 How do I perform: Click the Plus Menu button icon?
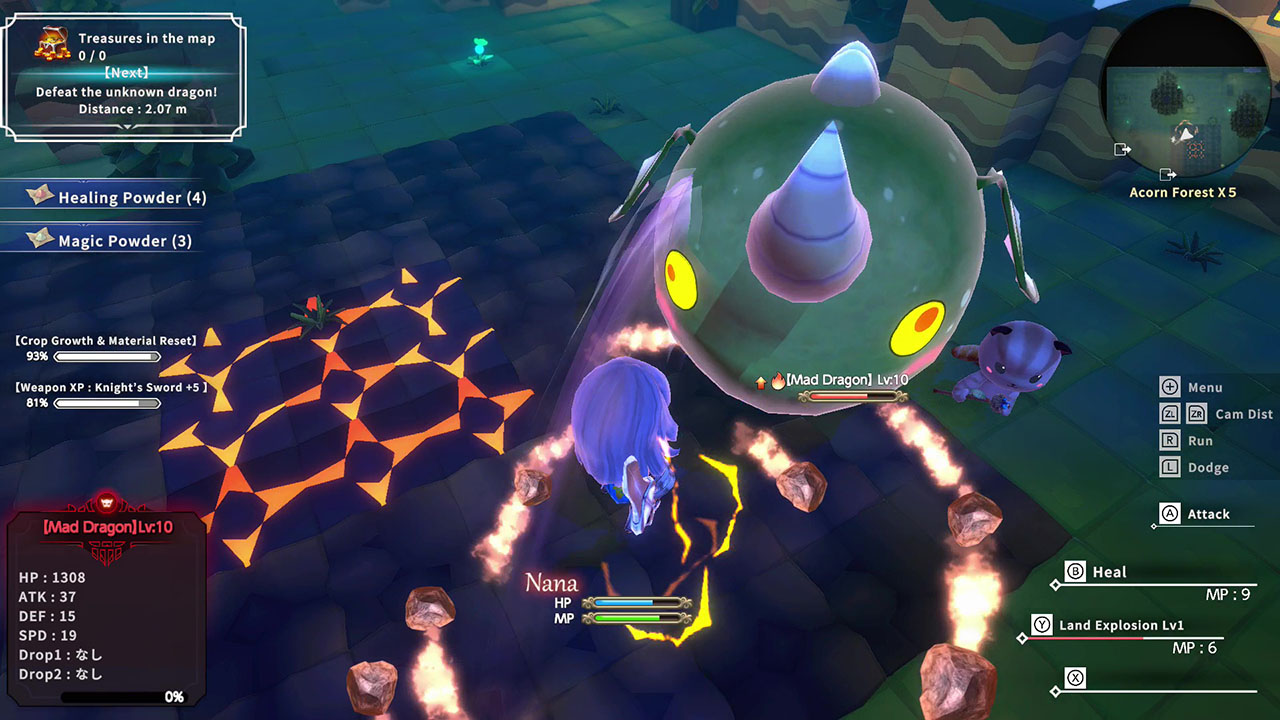point(1168,386)
